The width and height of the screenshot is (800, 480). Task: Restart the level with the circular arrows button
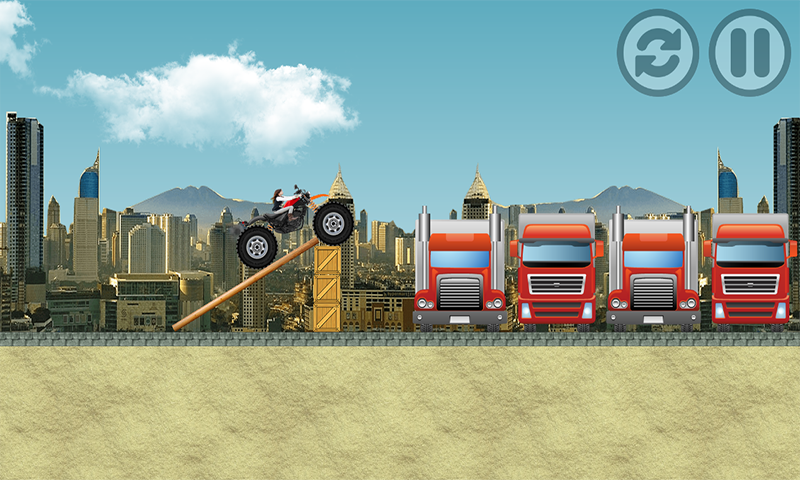pyautogui.click(x=657, y=53)
